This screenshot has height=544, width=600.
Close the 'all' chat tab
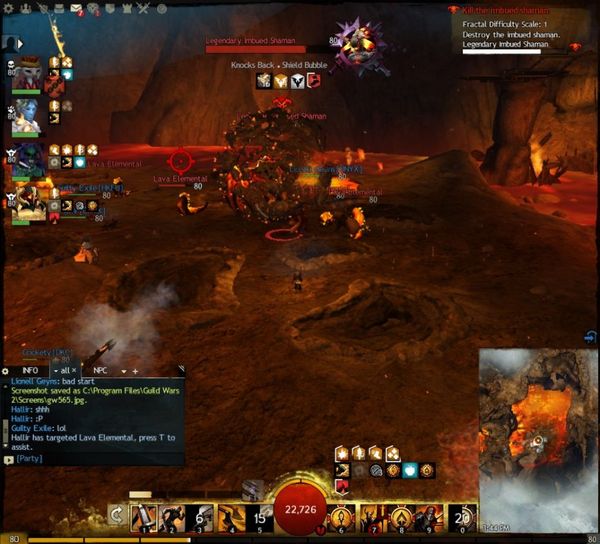(75, 370)
